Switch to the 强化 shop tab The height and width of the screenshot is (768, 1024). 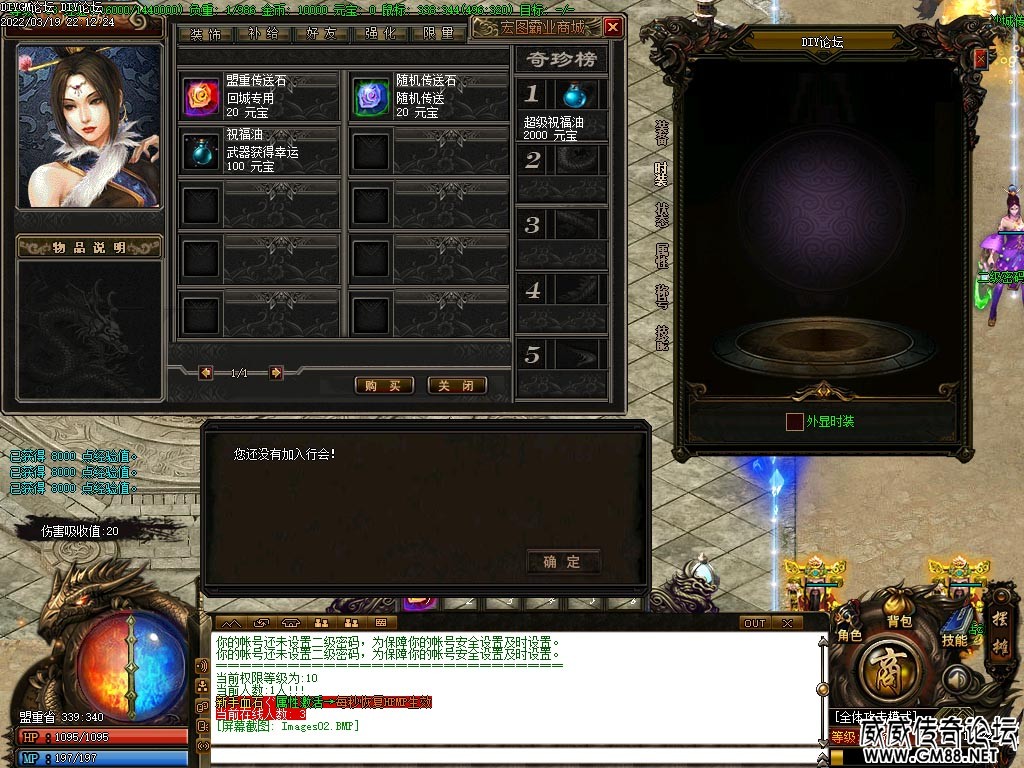tap(380, 33)
